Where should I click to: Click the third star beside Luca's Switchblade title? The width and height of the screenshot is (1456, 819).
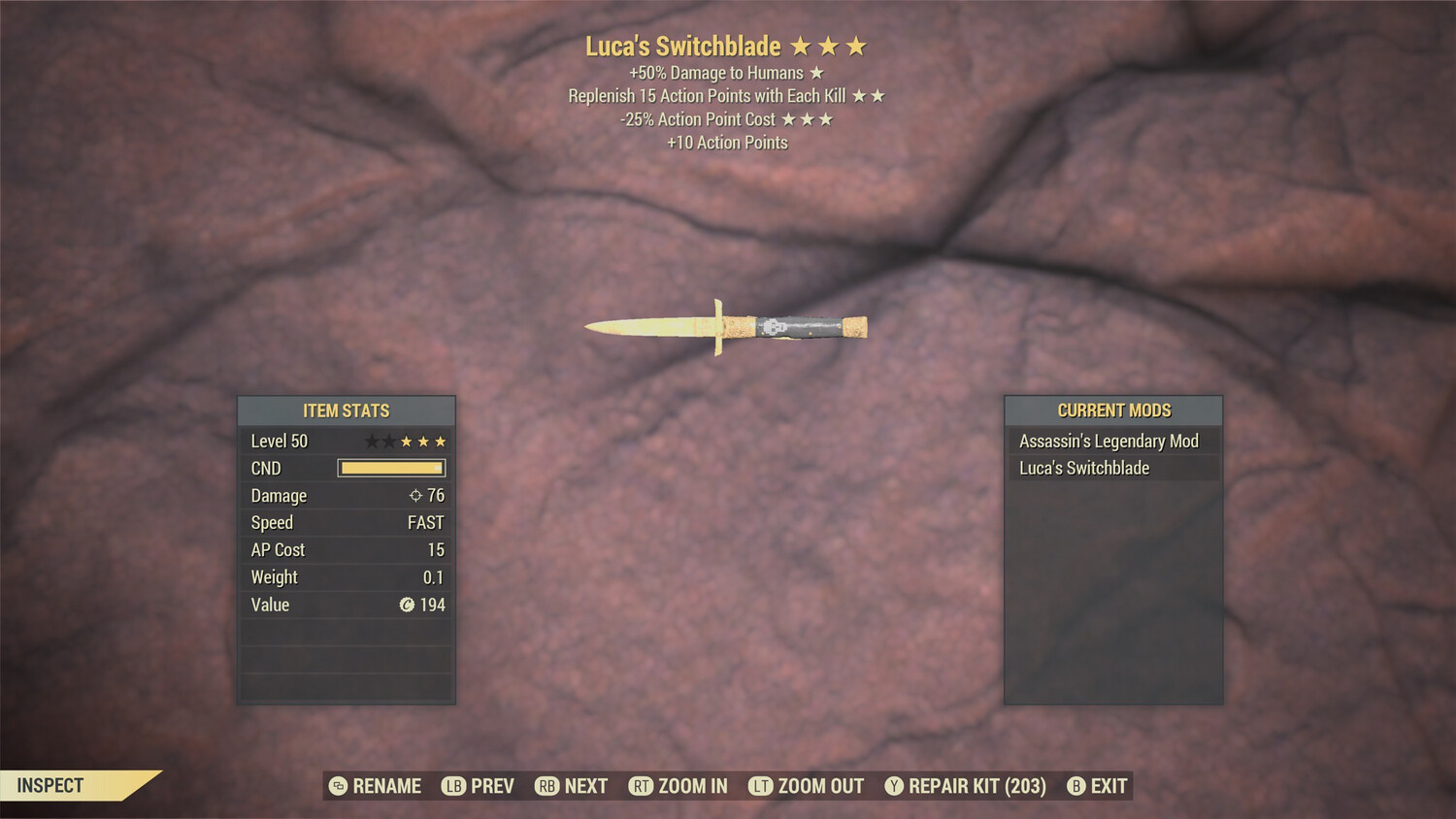tap(858, 45)
